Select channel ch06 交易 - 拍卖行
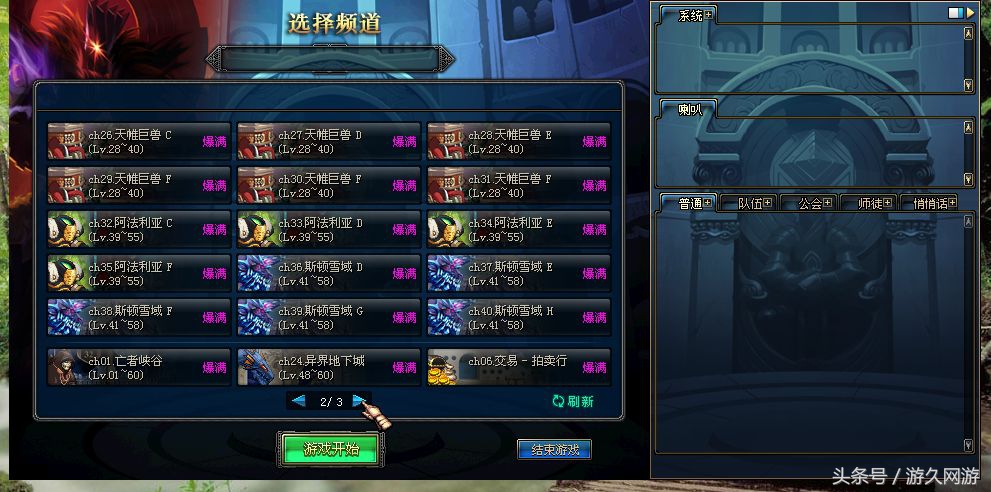This screenshot has width=991, height=492. (x=519, y=367)
